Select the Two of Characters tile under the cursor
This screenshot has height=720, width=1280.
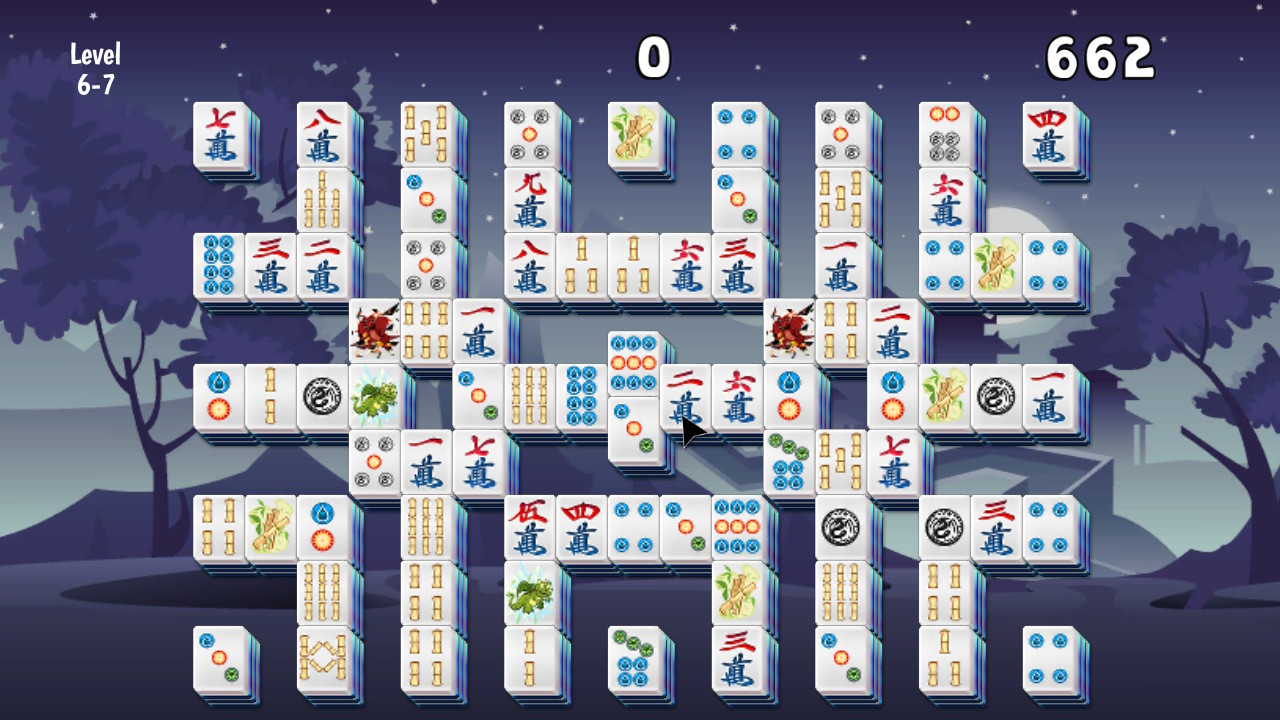[684, 397]
